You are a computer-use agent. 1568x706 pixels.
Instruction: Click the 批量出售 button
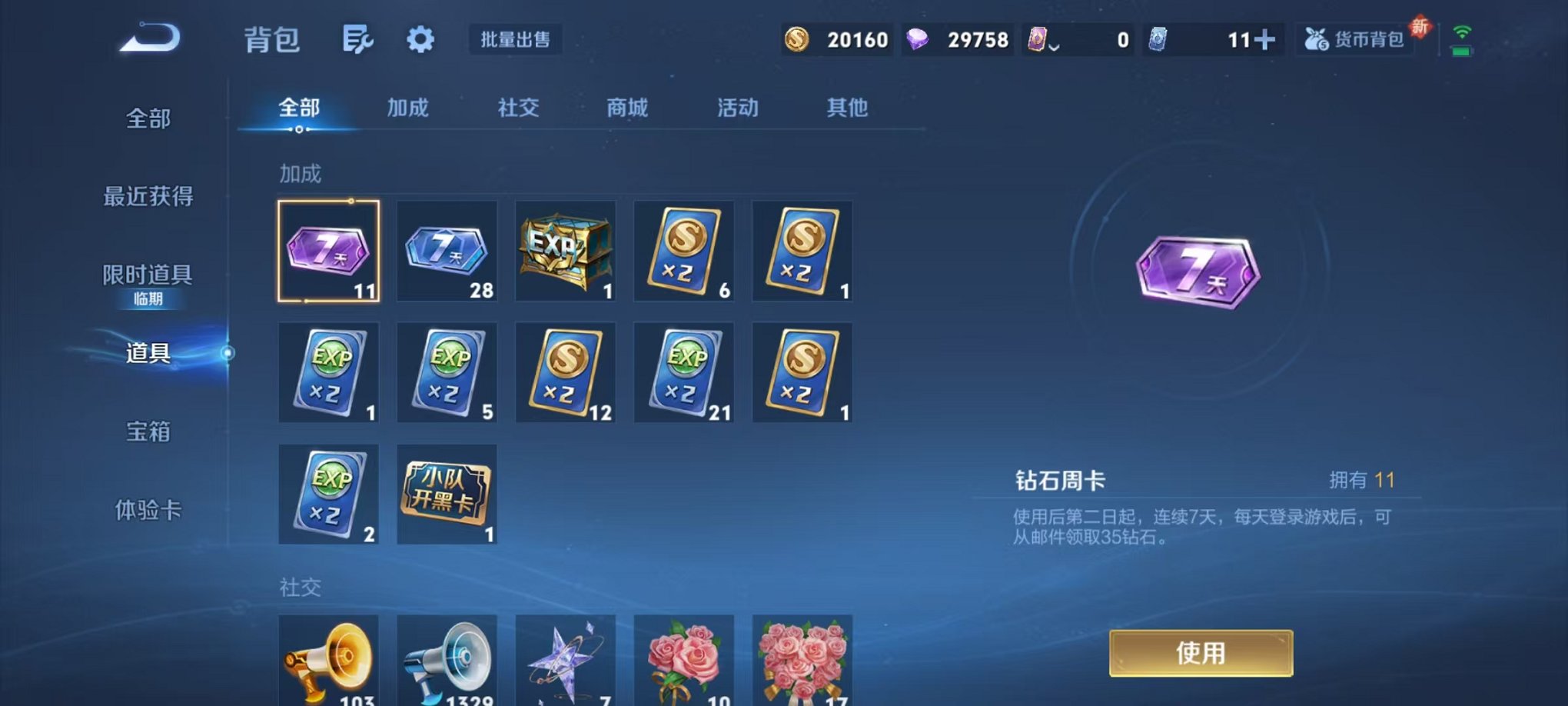pos(517,40)
